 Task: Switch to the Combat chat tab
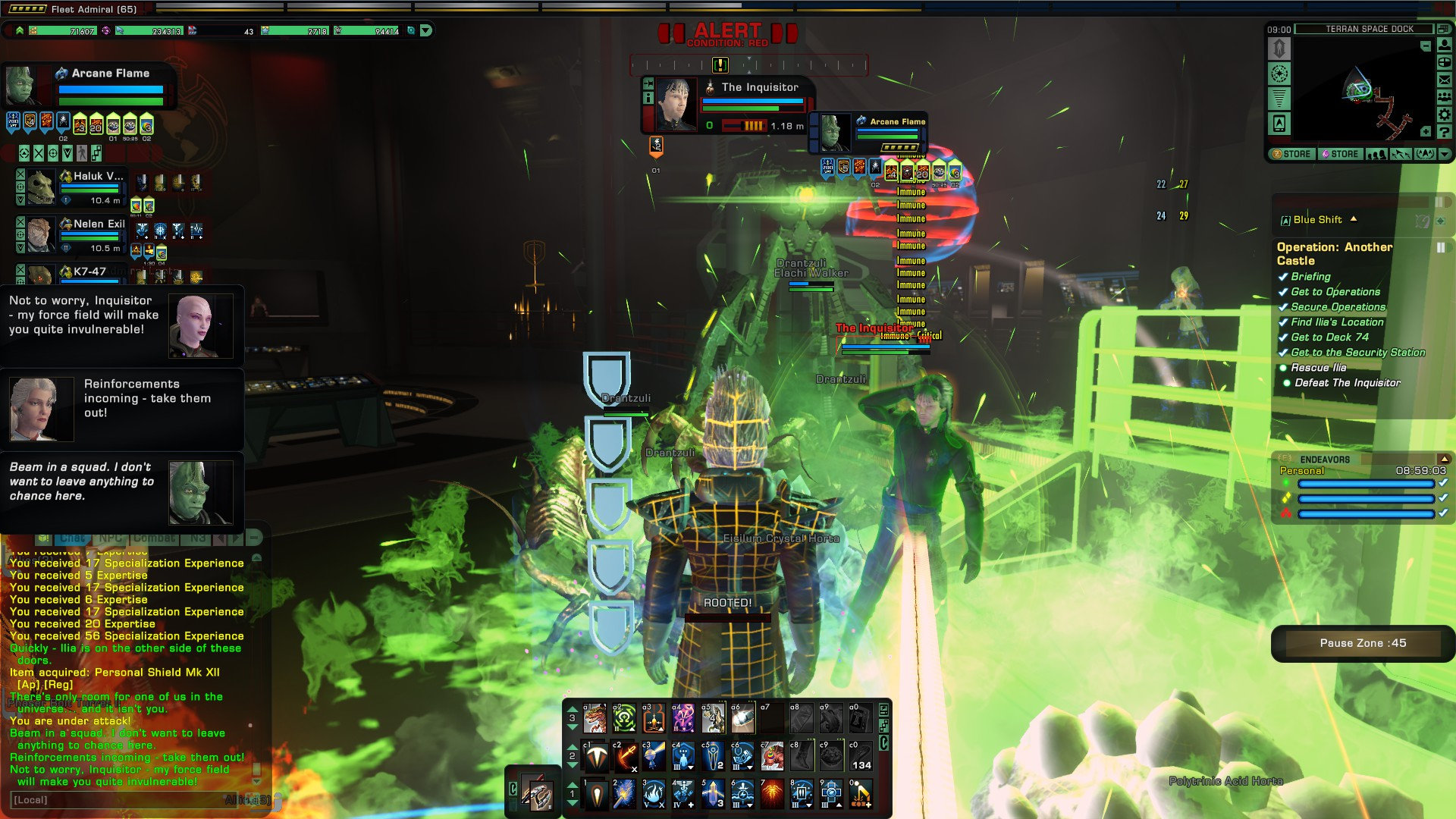(x=154, y=537)
